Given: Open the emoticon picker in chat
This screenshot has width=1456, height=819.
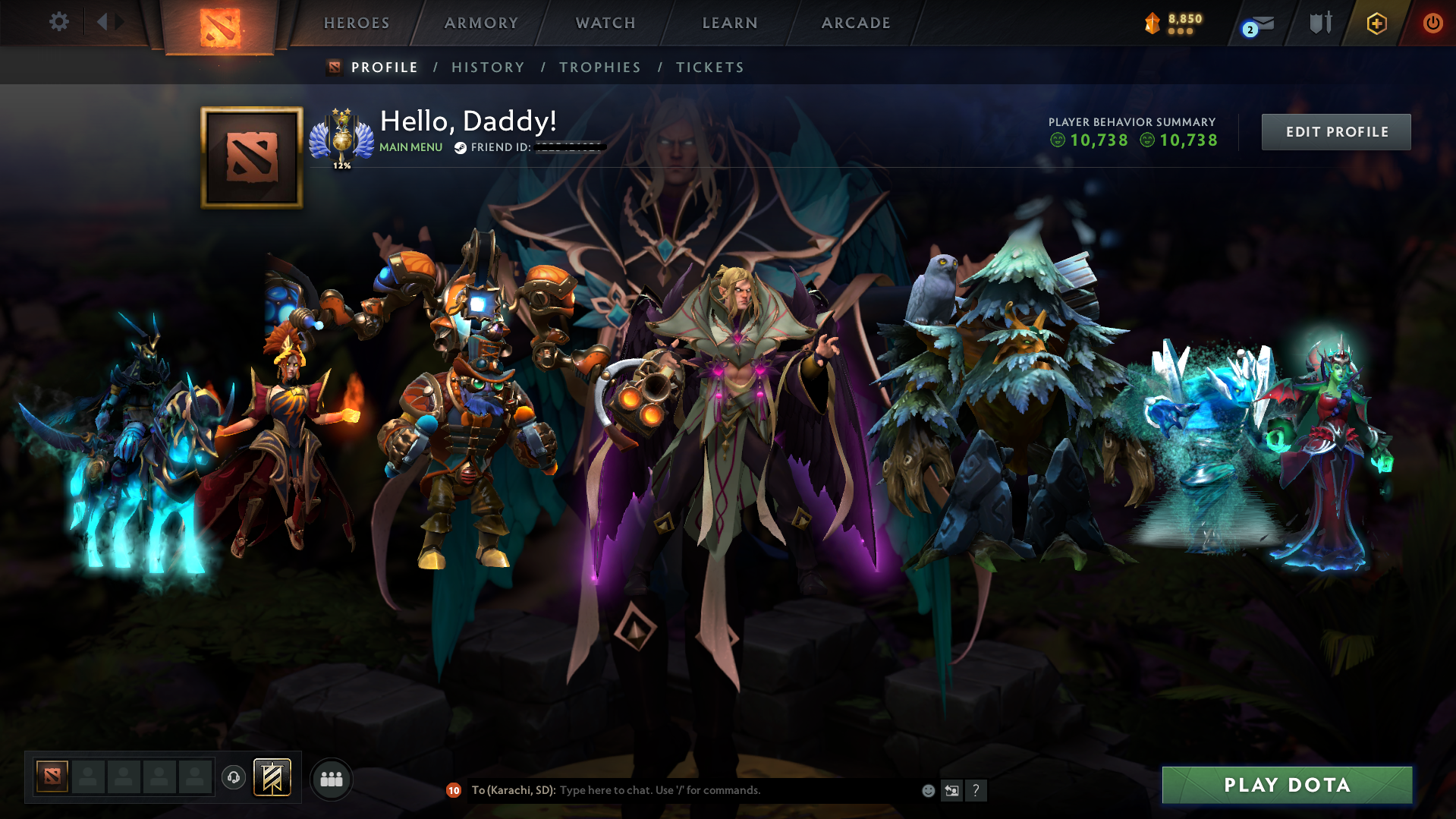Looking at the screenshot, I should [x=928, y=790].
